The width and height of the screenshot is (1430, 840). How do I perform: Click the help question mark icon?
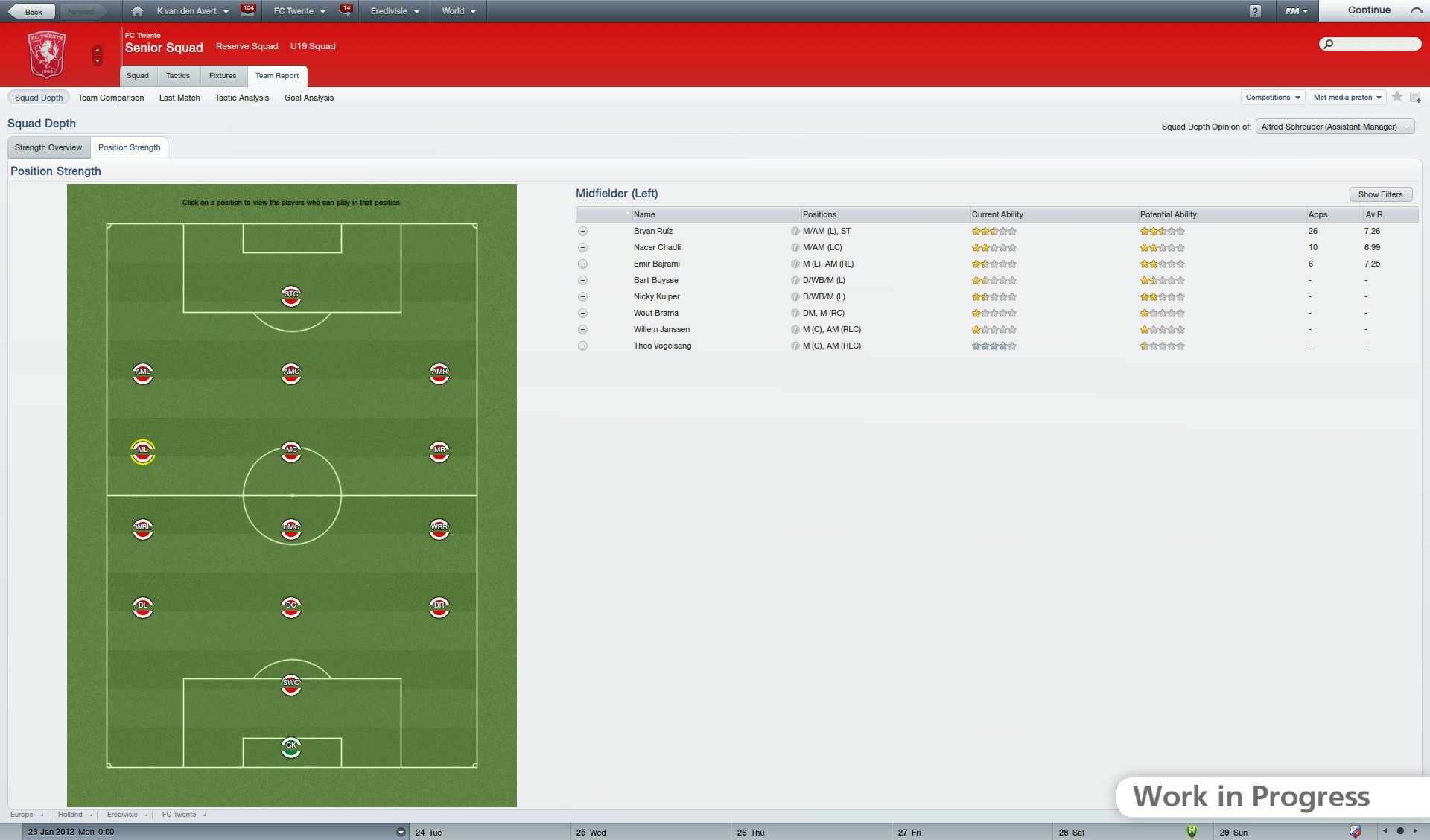click(1256, 10)
